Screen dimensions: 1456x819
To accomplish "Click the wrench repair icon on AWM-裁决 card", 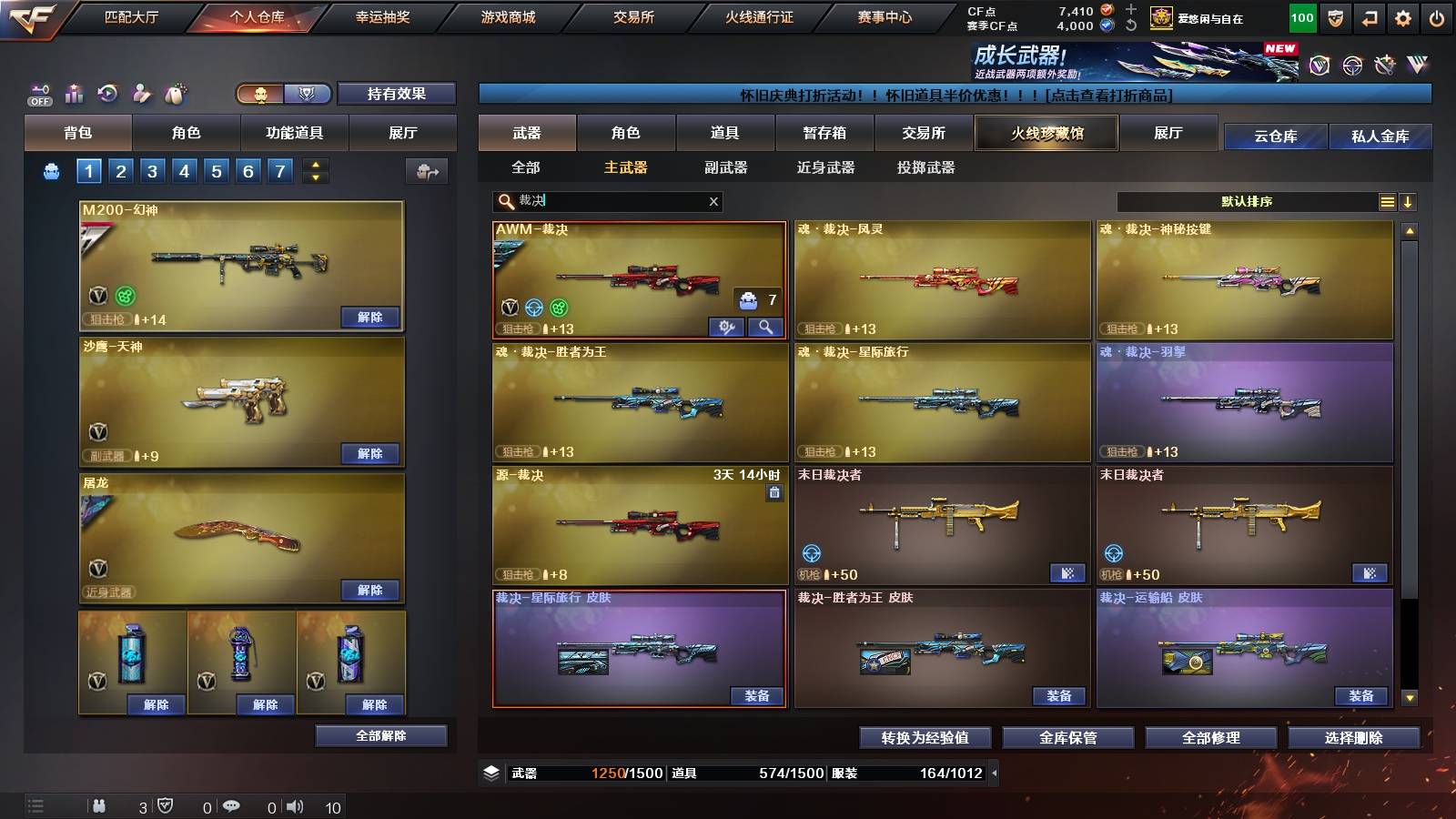I will click(726, 326).
